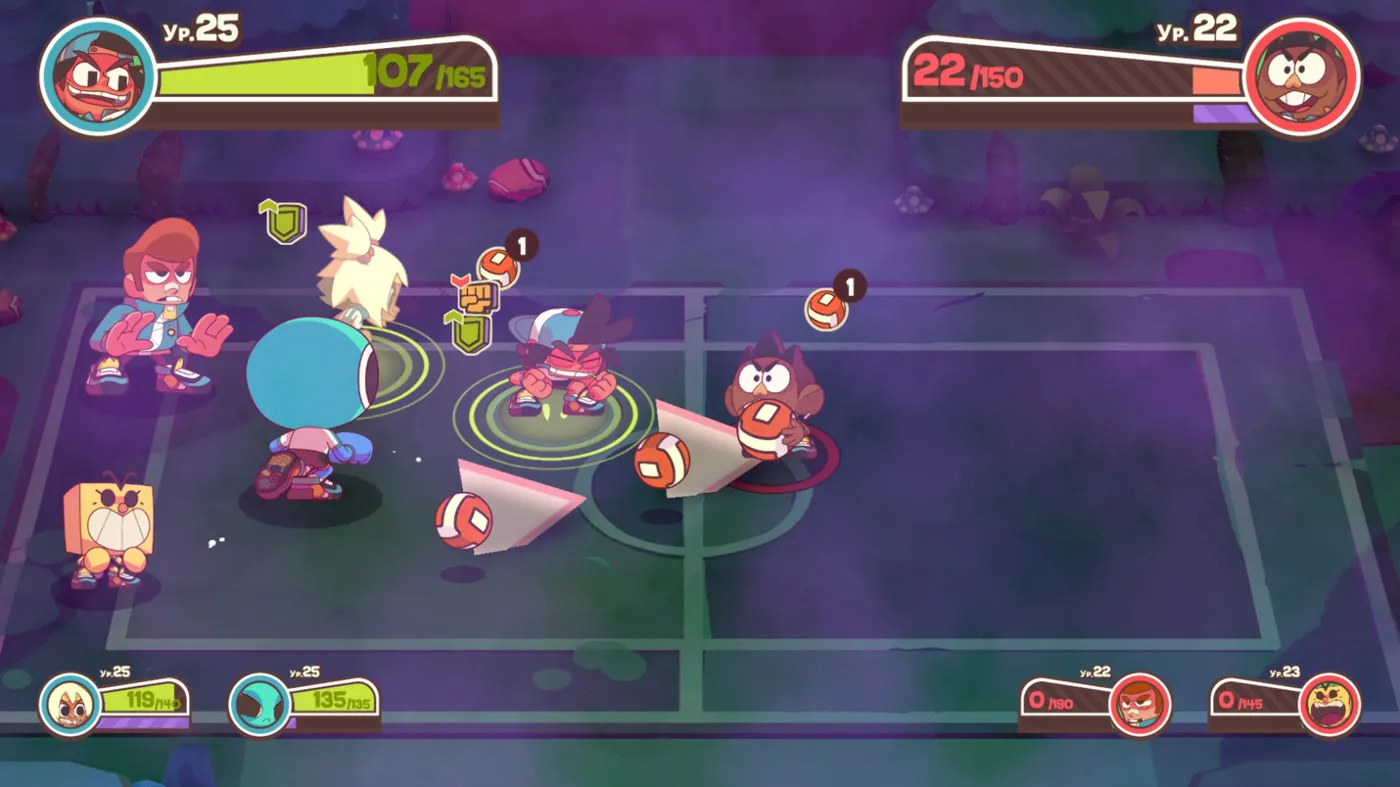Click the fist attack-down status icon
Image resolution: width=1400 pixels, height=787 pixels.
pyautogui.click(x=476, y=295)
